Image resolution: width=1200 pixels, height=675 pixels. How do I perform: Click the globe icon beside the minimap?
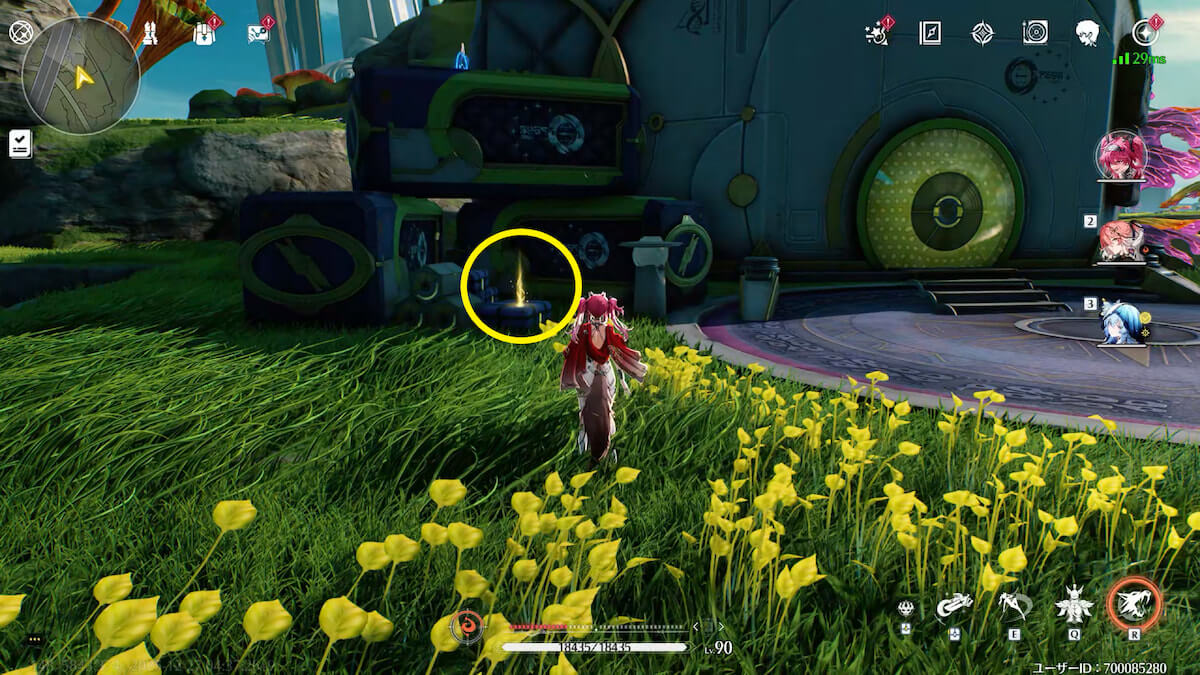[19, 32]
